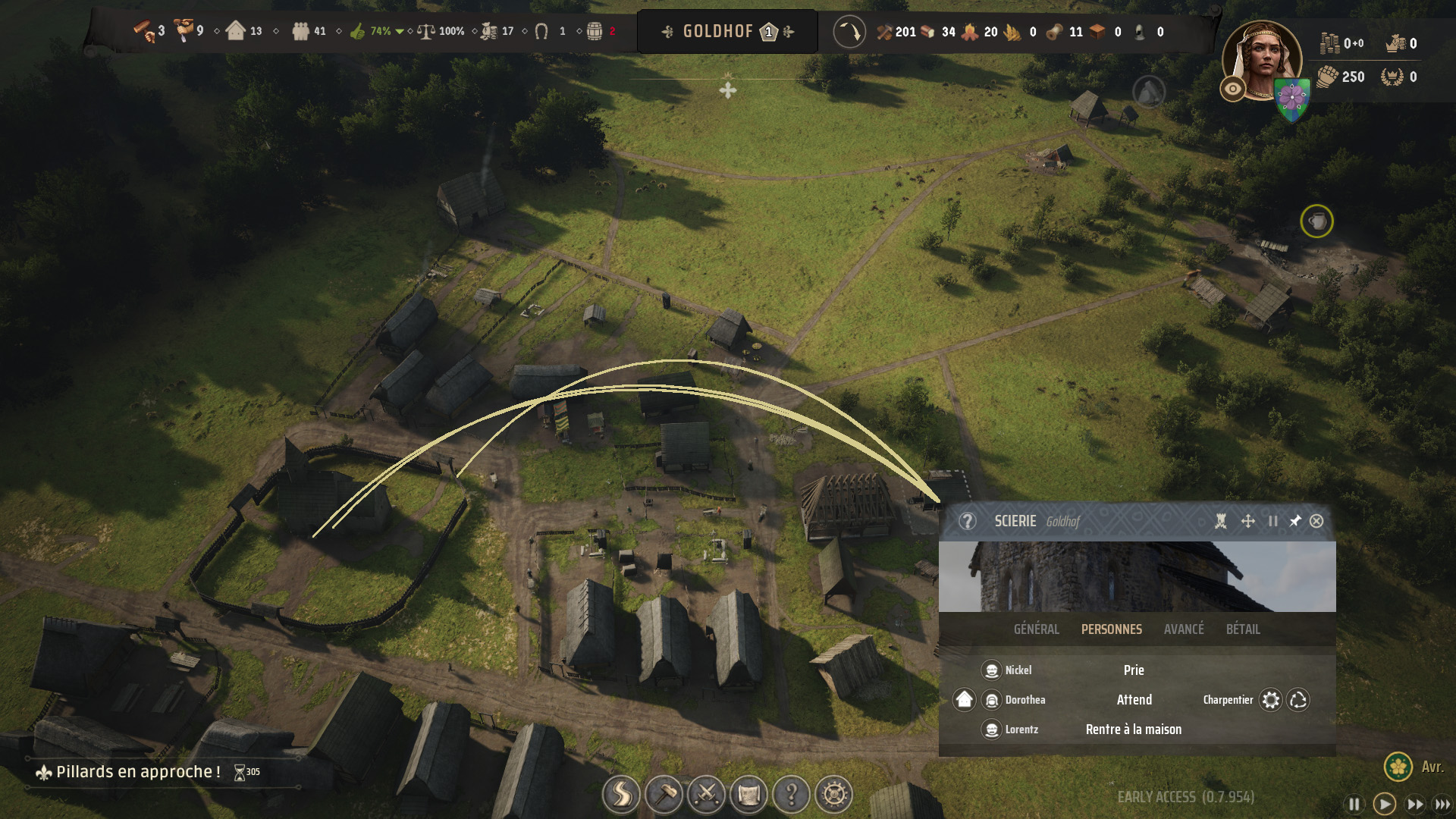Open the settings cogwheel menu

(x=834, y=795)
